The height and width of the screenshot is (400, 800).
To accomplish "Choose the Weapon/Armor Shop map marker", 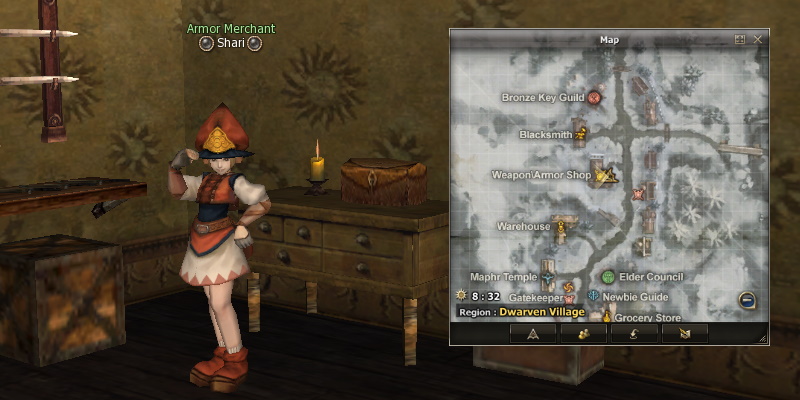I will tap(603, 175).
